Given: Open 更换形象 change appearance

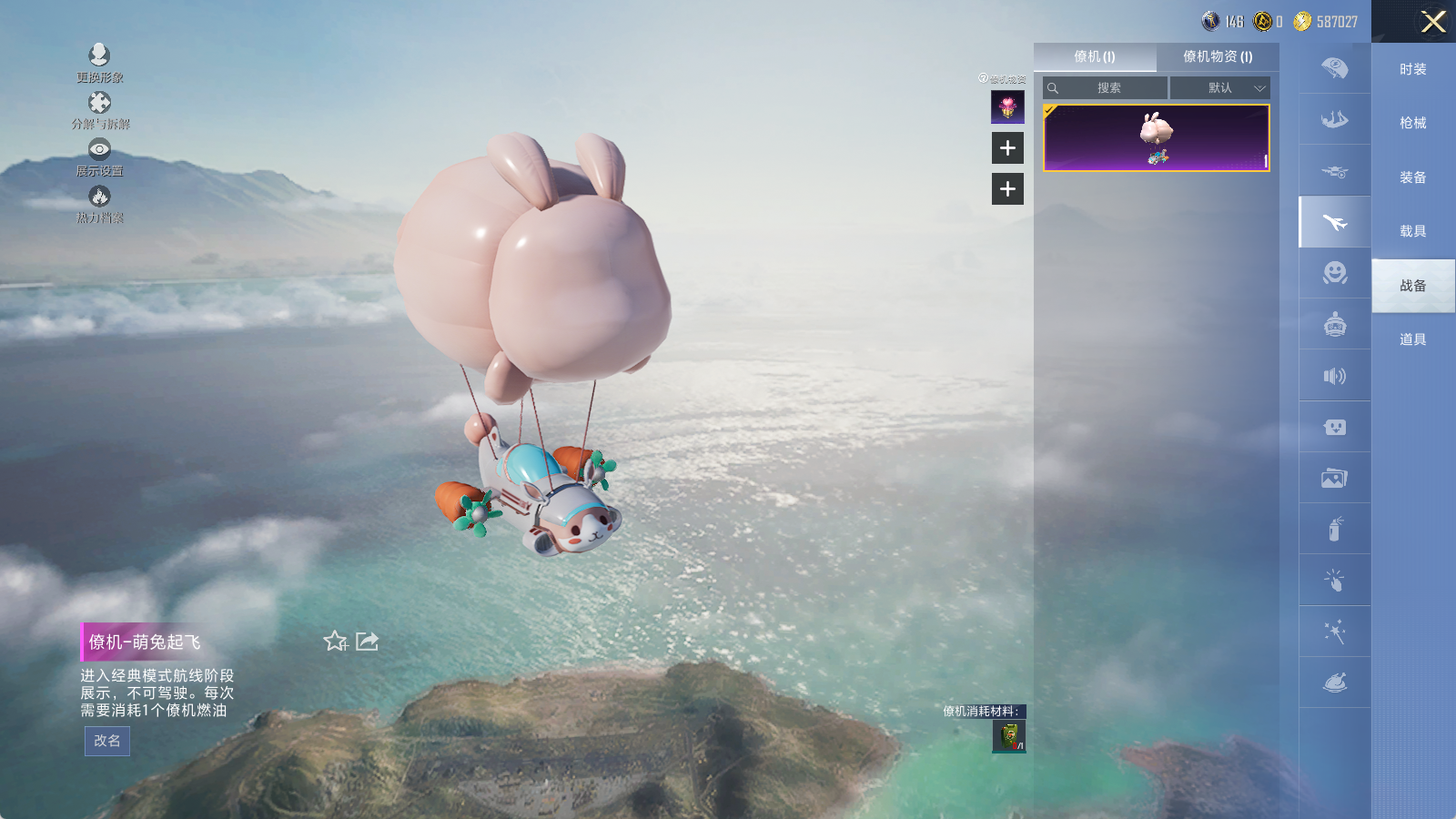Looking at the screenshot, I should (99, 62).
